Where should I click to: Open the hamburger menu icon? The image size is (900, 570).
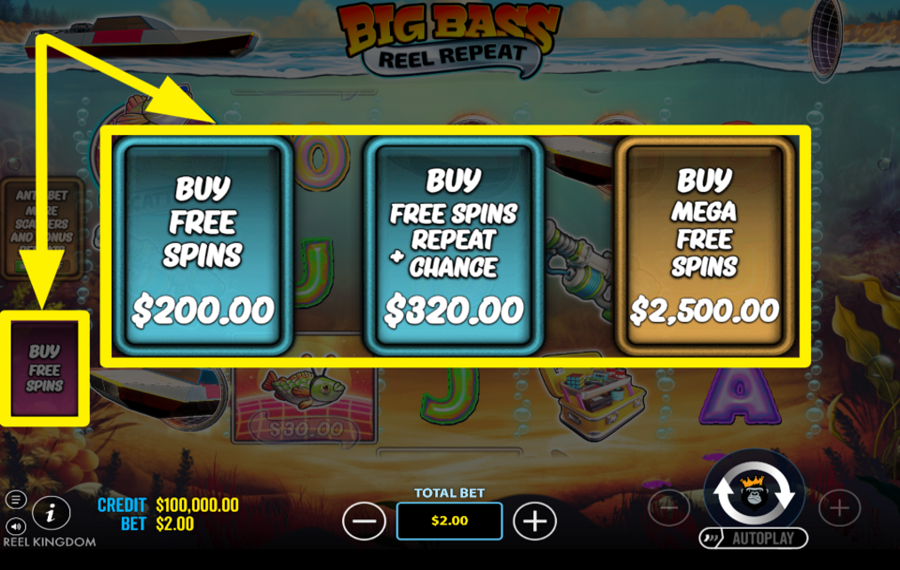click(15, 499)
